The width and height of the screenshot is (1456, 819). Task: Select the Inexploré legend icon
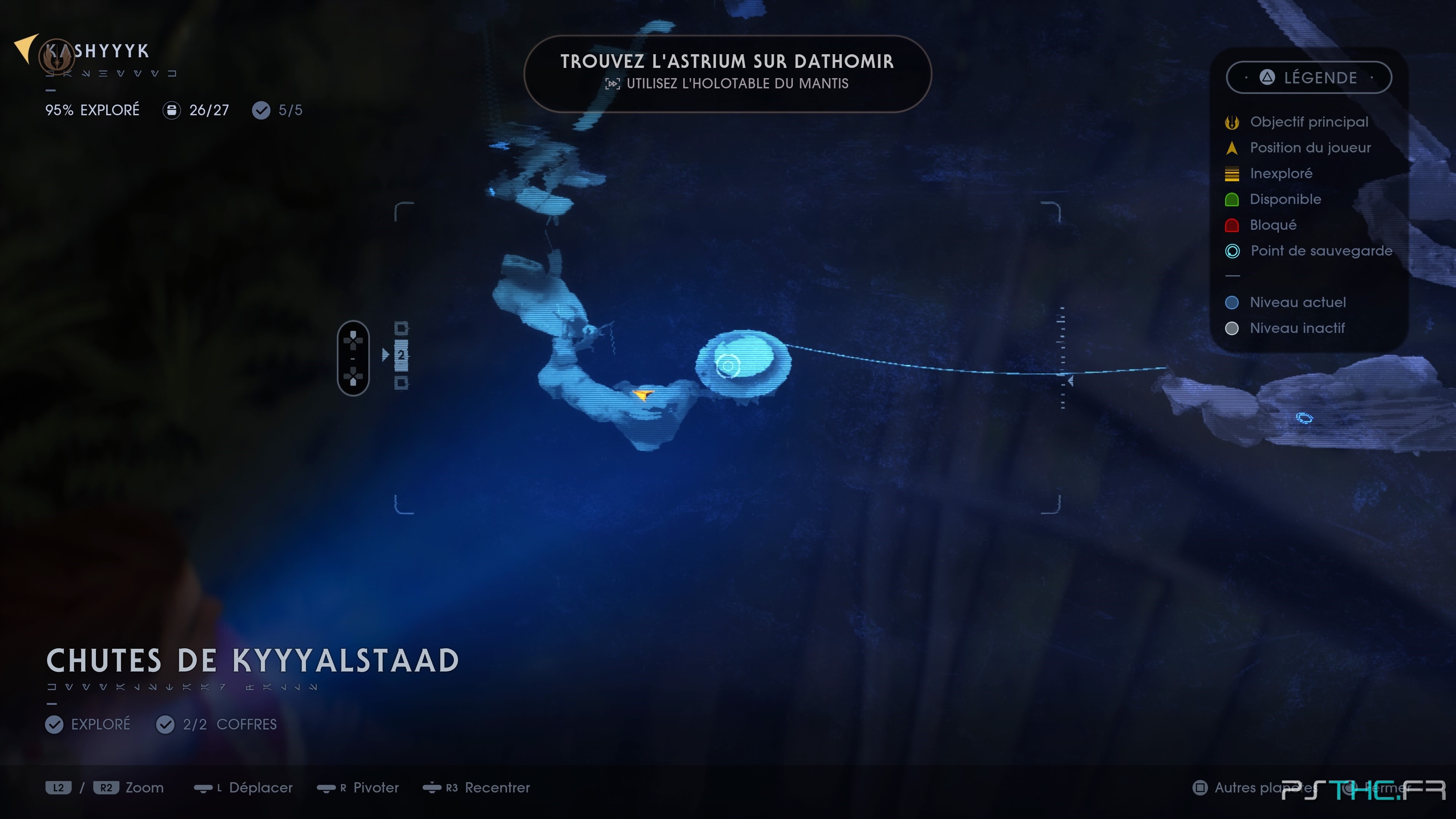tap(1232, 174)
